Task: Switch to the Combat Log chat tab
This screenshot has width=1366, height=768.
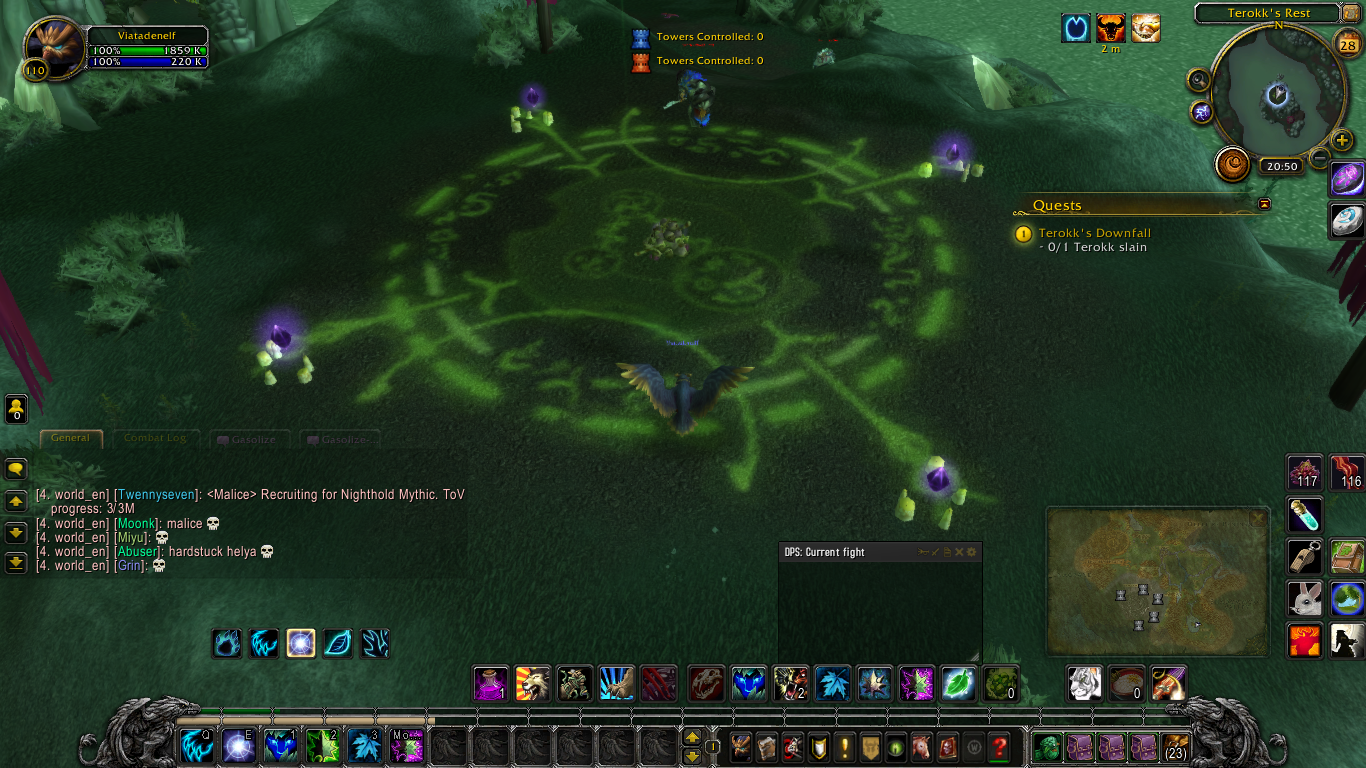Action: pos(155,438)
